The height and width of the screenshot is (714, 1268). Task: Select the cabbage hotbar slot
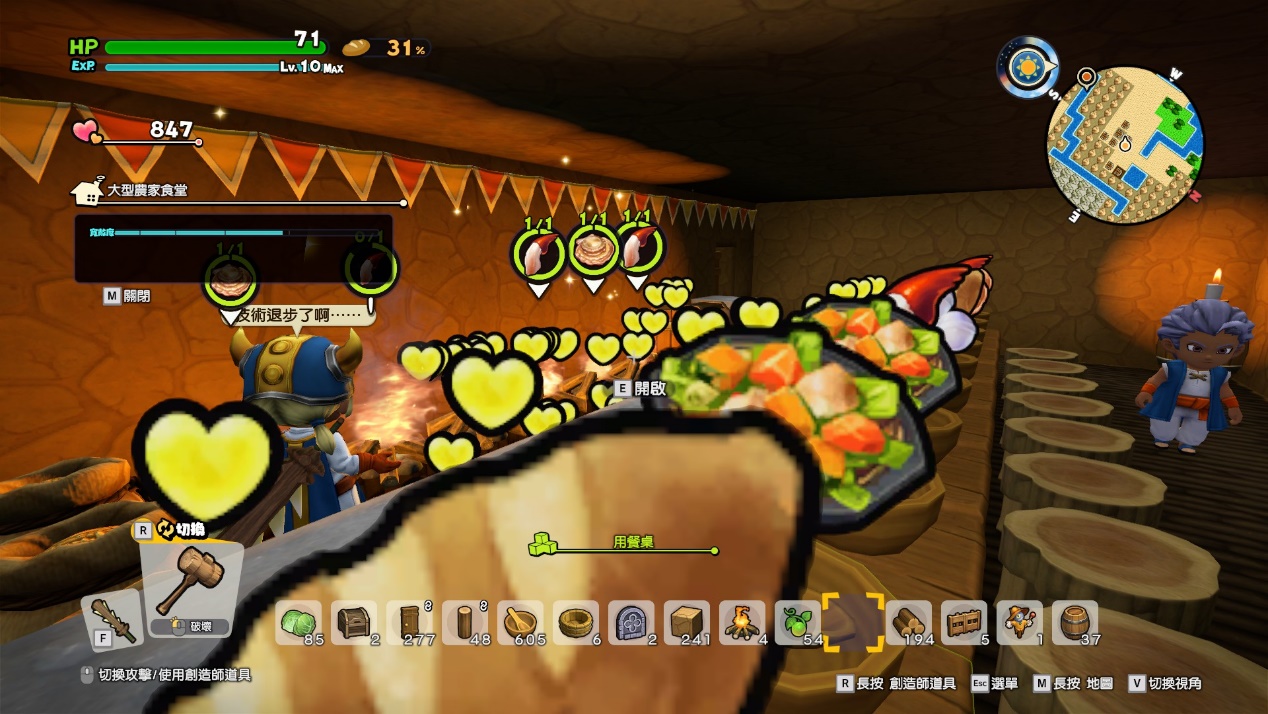pyautogui.click(x=298, y=622)
